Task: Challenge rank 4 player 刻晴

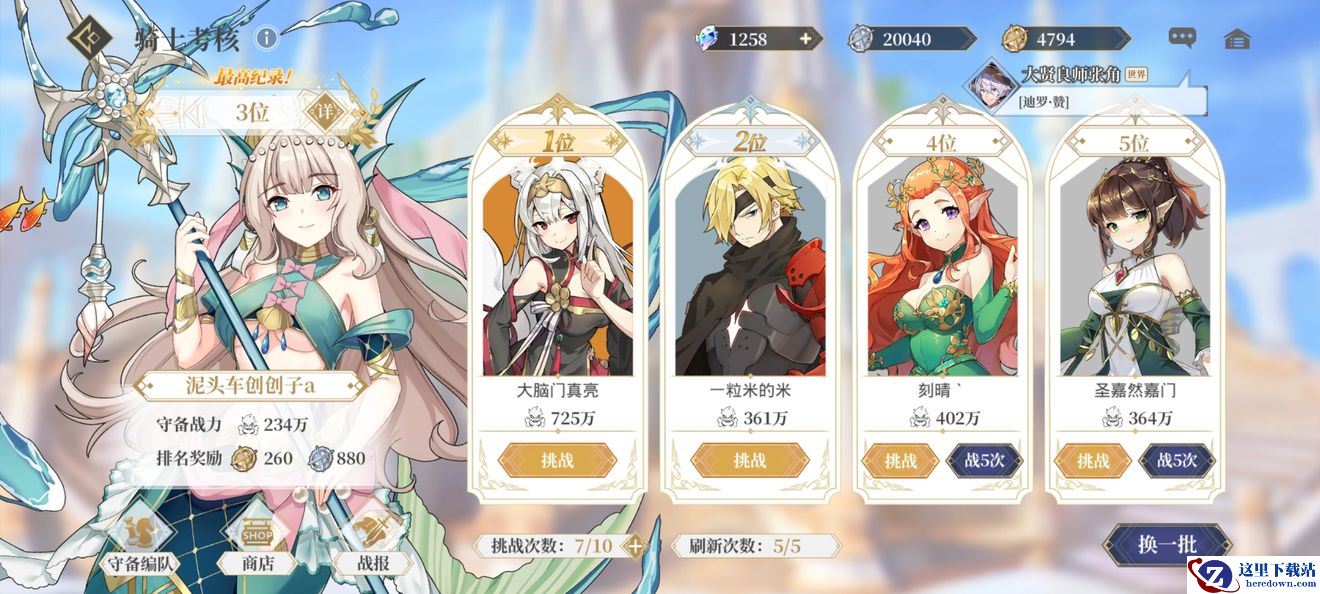Action: [900, 460]
